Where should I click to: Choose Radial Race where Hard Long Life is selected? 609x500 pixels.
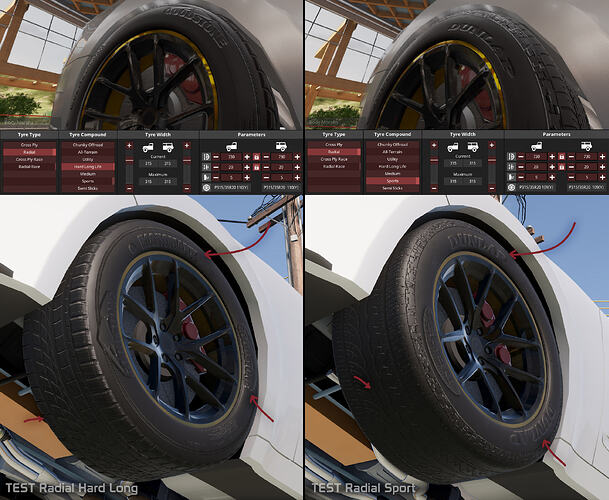(x=29, y=166)
